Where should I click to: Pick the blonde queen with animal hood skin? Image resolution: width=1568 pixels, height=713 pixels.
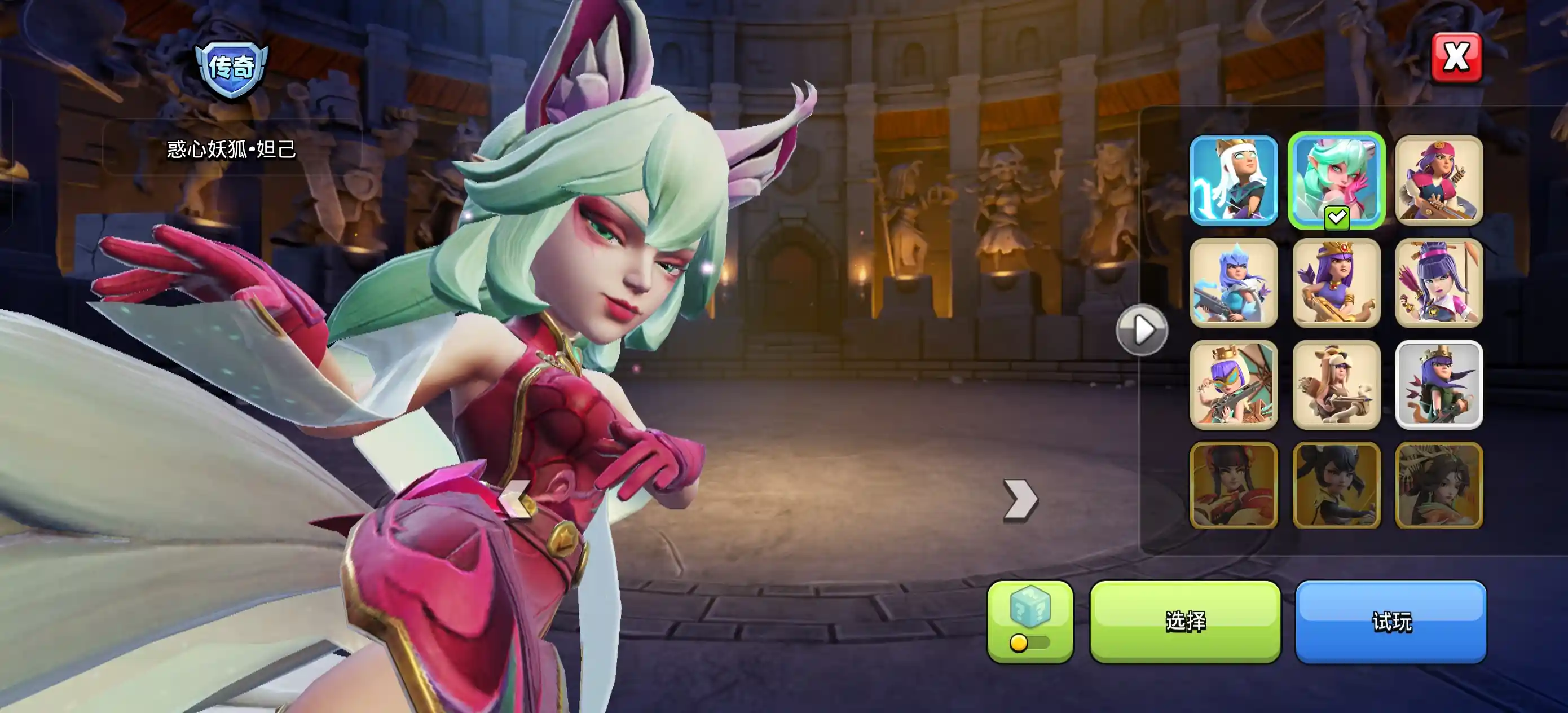pos(1336,385)
